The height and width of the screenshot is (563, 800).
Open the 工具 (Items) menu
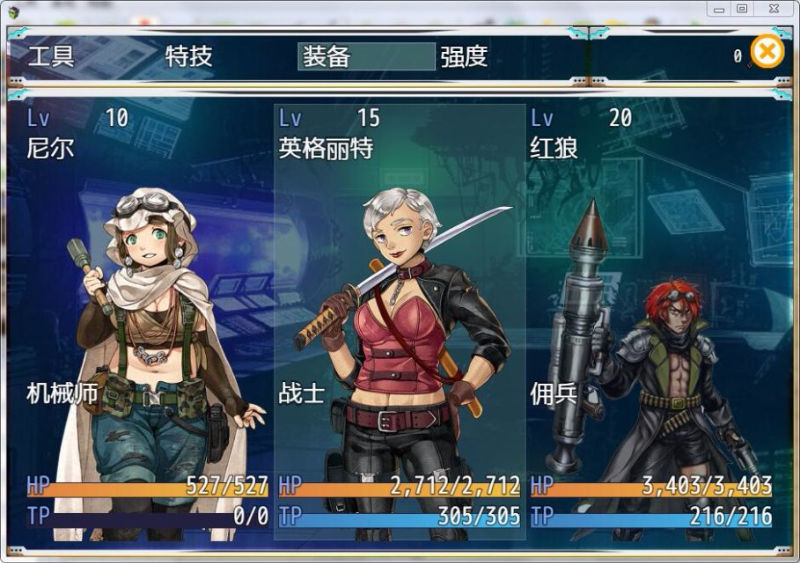coord(51,56)
